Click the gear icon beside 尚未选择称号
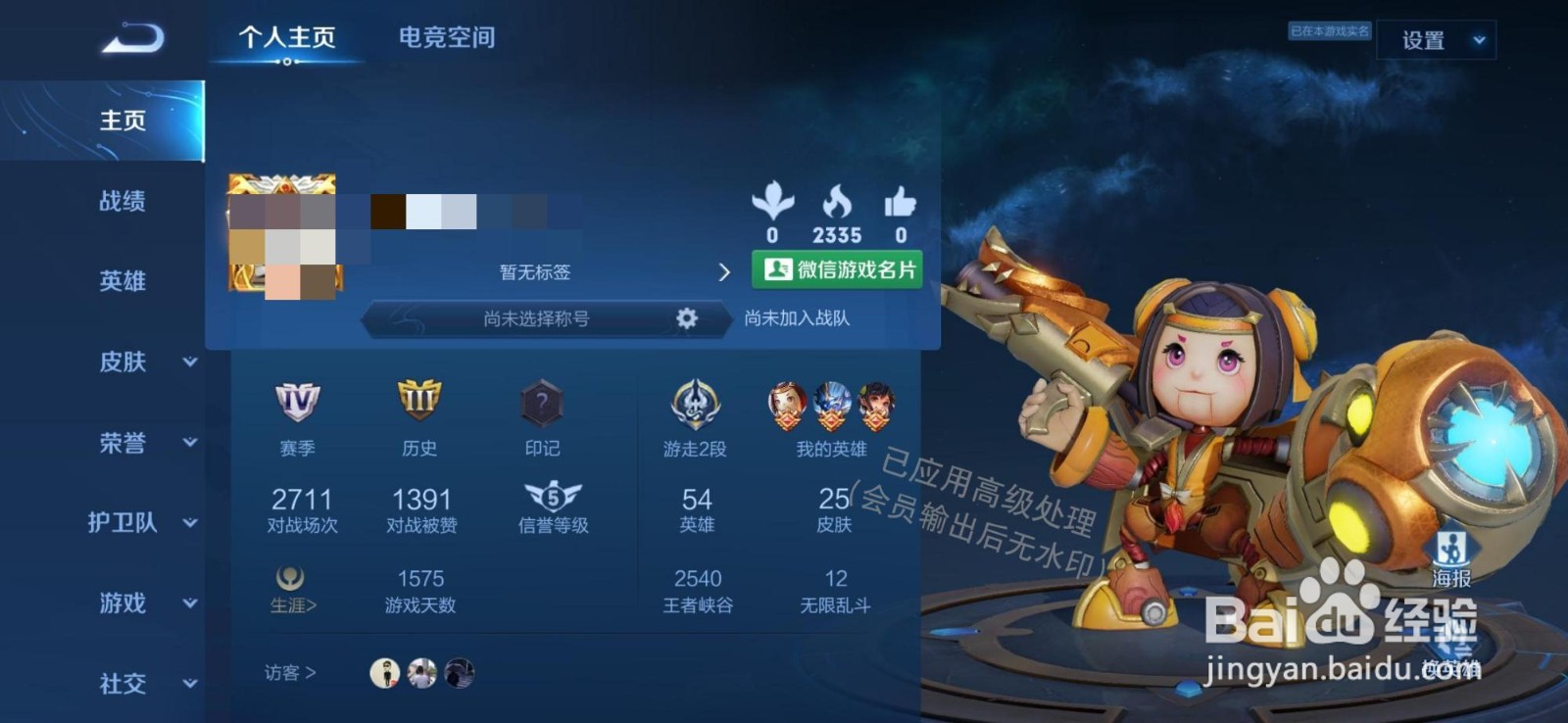Screen dimensions: 1568x723 tap(686, 318)
